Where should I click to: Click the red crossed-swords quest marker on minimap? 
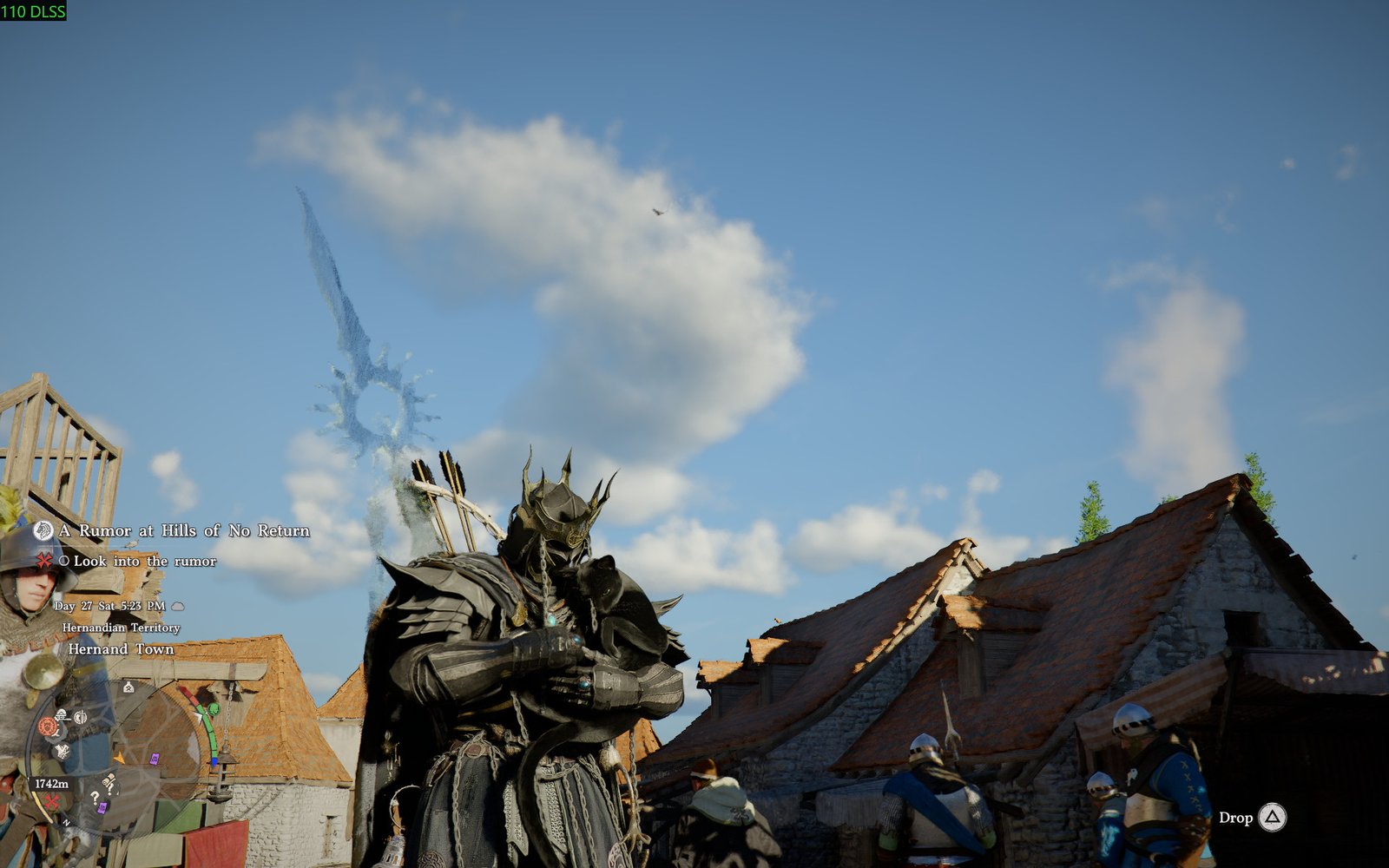[x=52, y=801]
